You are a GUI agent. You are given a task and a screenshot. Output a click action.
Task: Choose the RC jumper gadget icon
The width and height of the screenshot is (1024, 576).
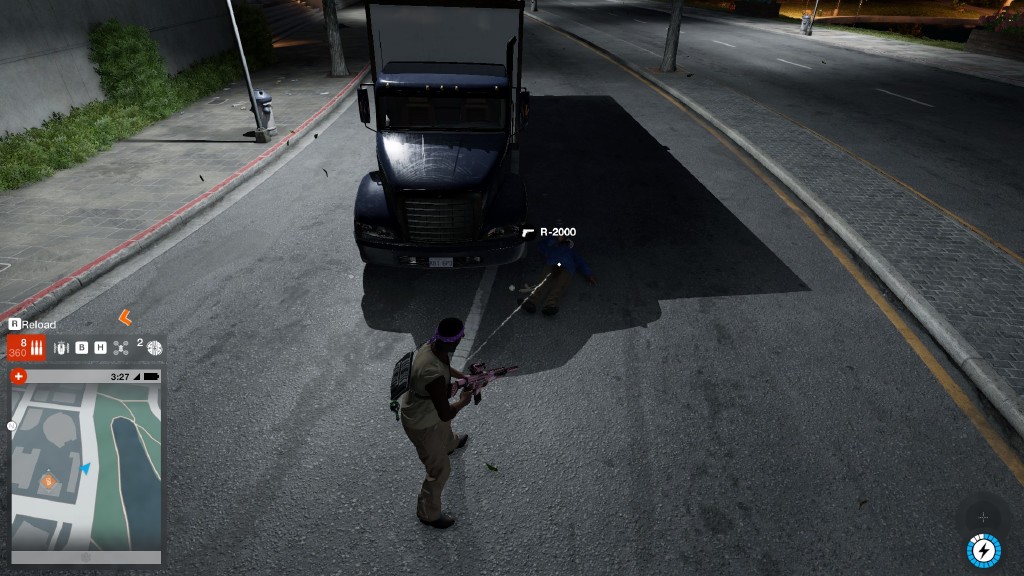(63, 348)
